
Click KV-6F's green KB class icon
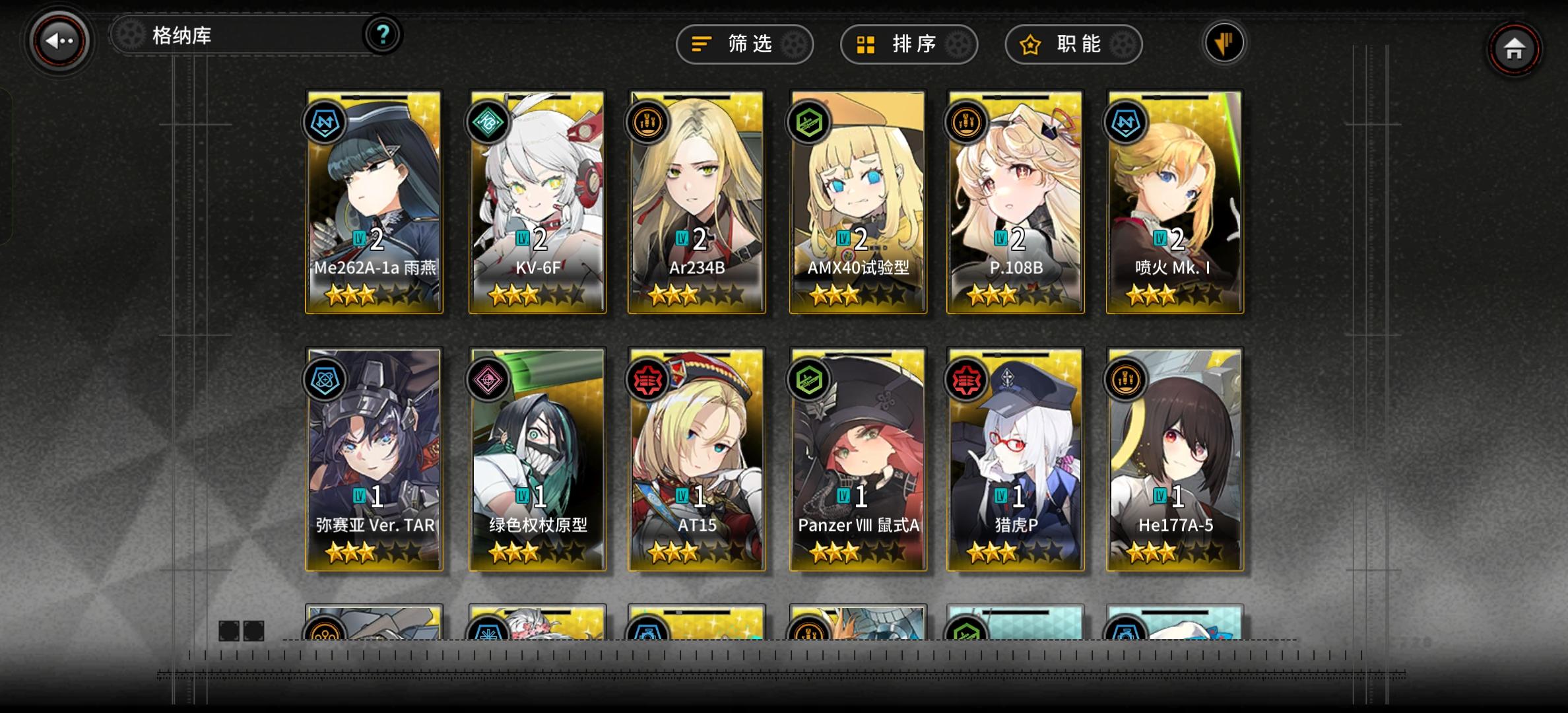click(x=488, y=122)
